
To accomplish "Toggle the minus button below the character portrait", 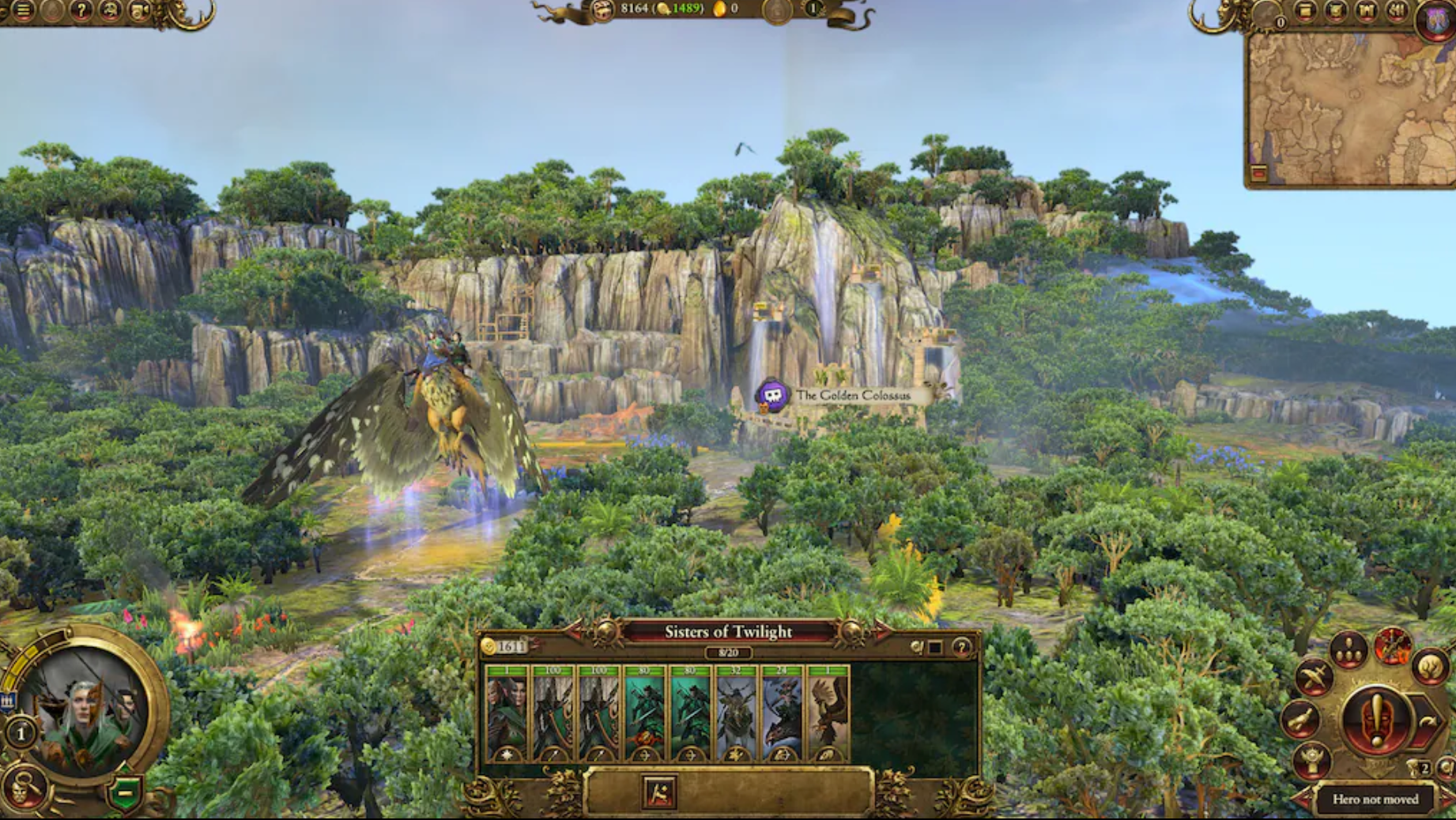I will pyautogui.click(x=123, y=792).
